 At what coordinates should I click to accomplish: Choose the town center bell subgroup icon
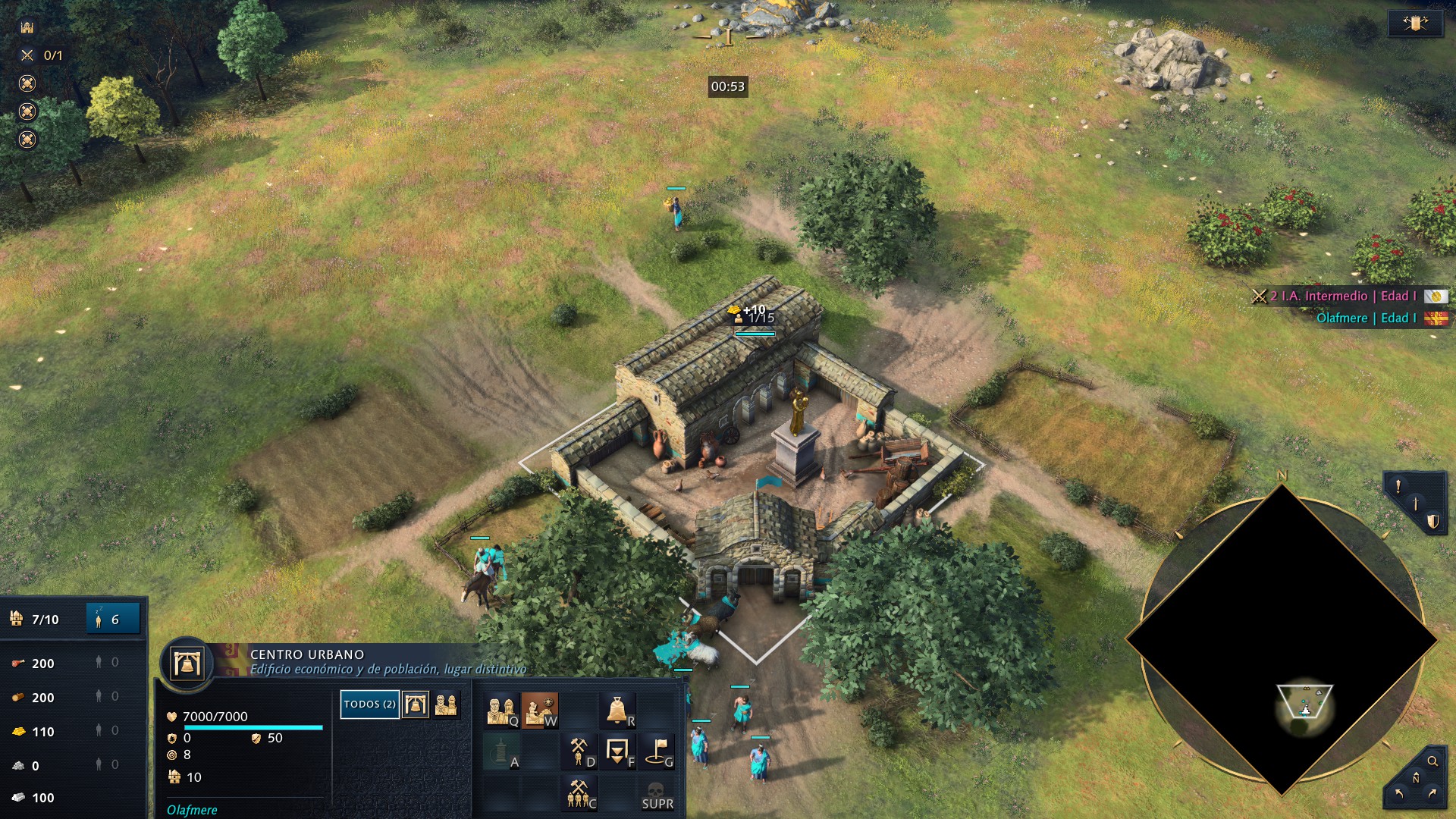point(415,704)
